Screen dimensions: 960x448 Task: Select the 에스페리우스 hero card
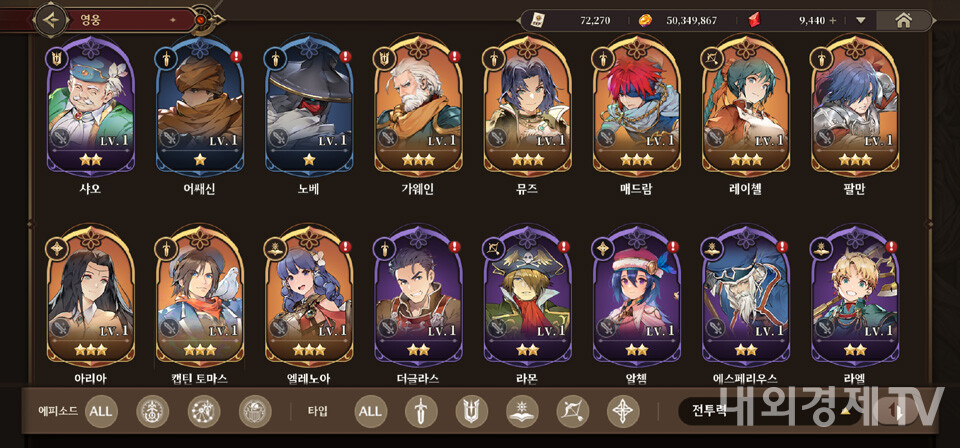click(x=746, y=300)
